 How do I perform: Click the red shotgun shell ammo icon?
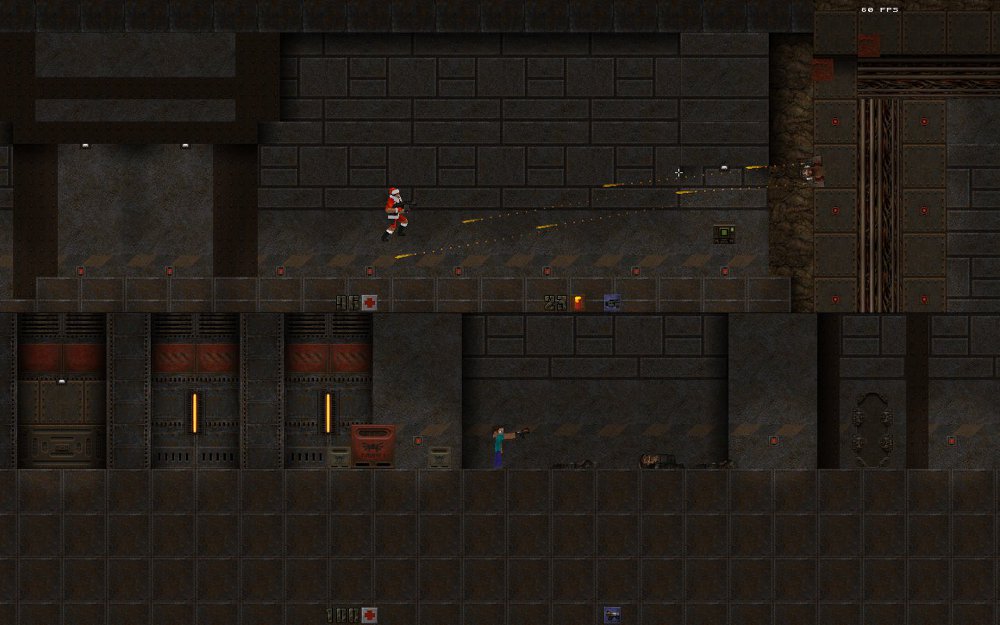(x=578, y=302)
